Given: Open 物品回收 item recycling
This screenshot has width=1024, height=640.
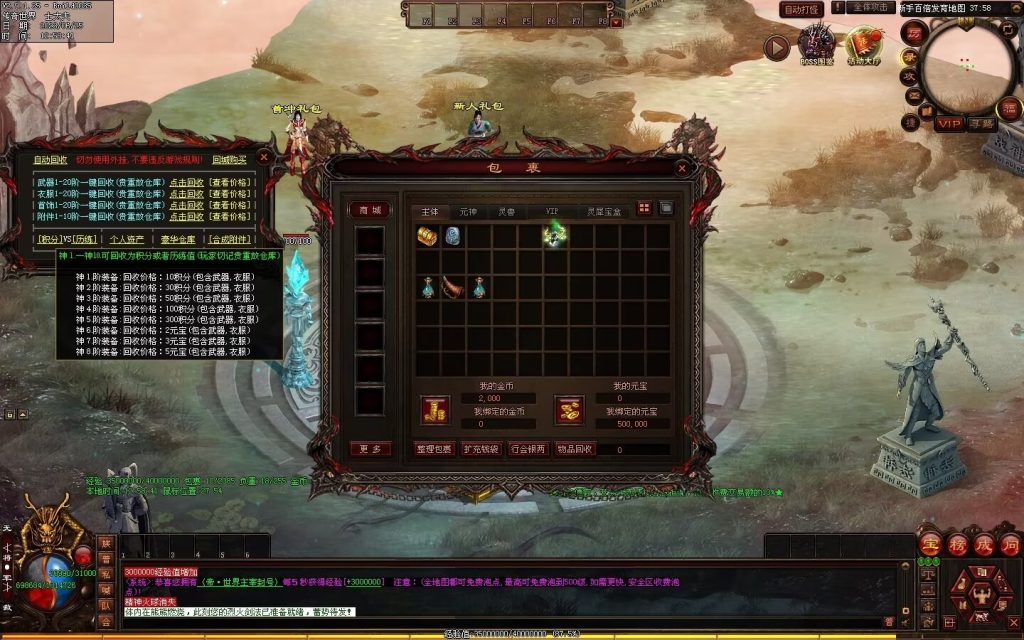Looking at the screenshot, I should pos(576,450).
